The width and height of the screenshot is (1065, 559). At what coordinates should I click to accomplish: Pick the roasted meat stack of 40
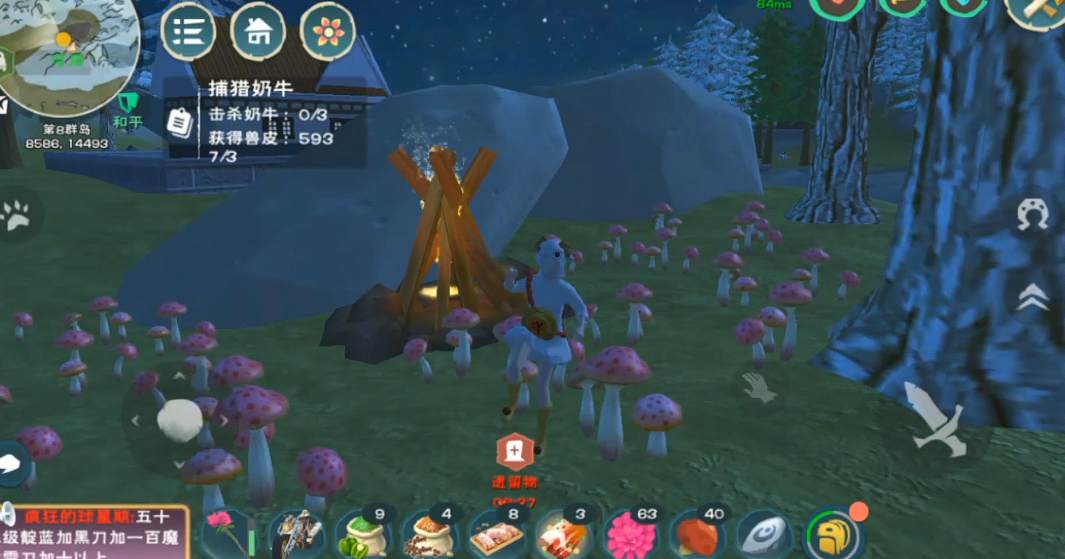point(697,535)
